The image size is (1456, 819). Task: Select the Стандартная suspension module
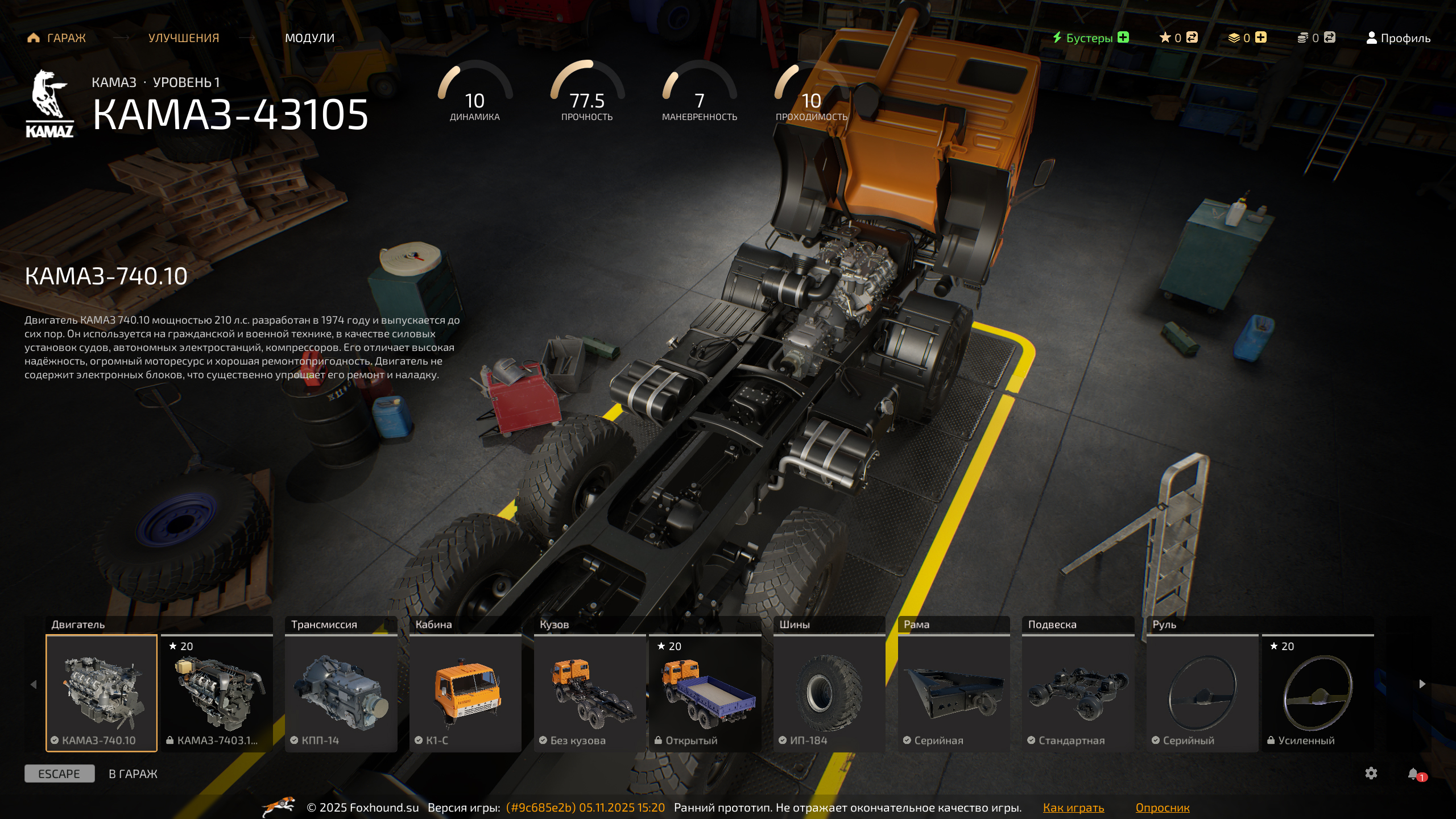1078,693
